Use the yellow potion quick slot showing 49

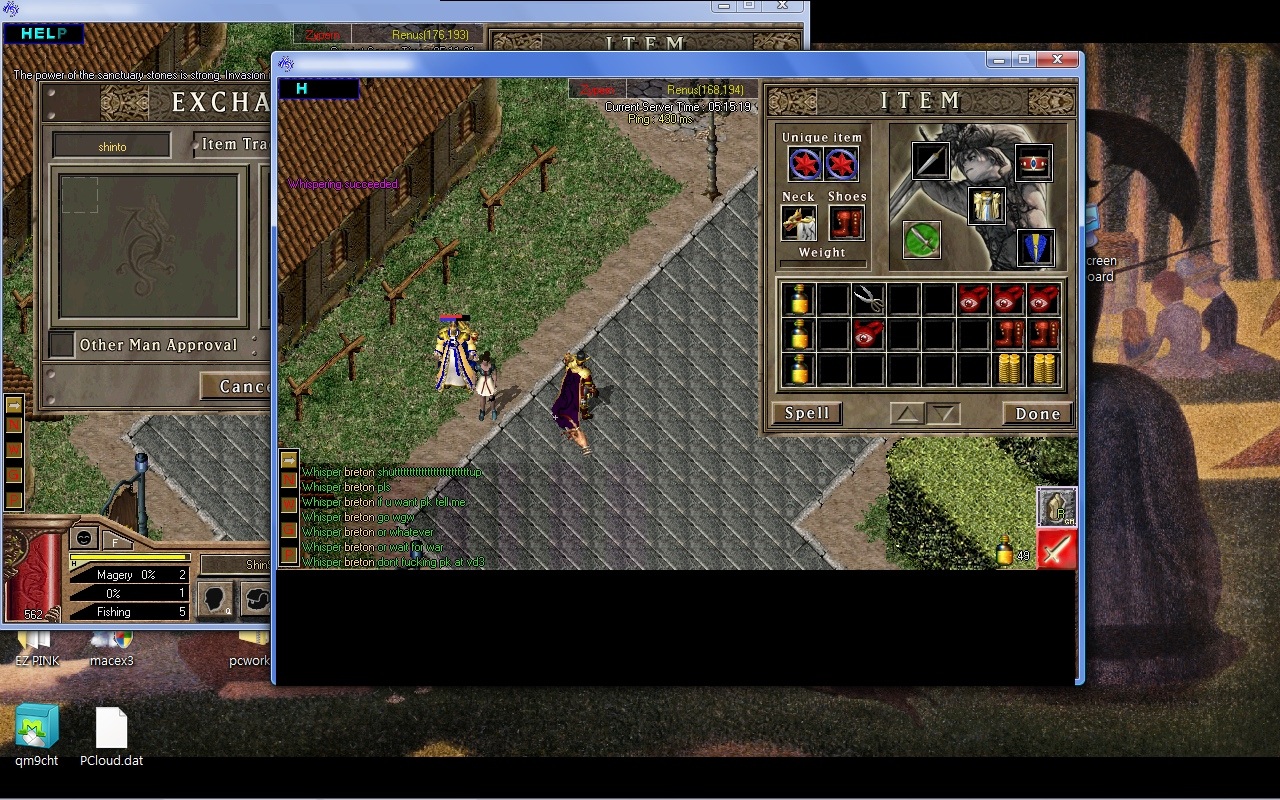coord(1005,551)
